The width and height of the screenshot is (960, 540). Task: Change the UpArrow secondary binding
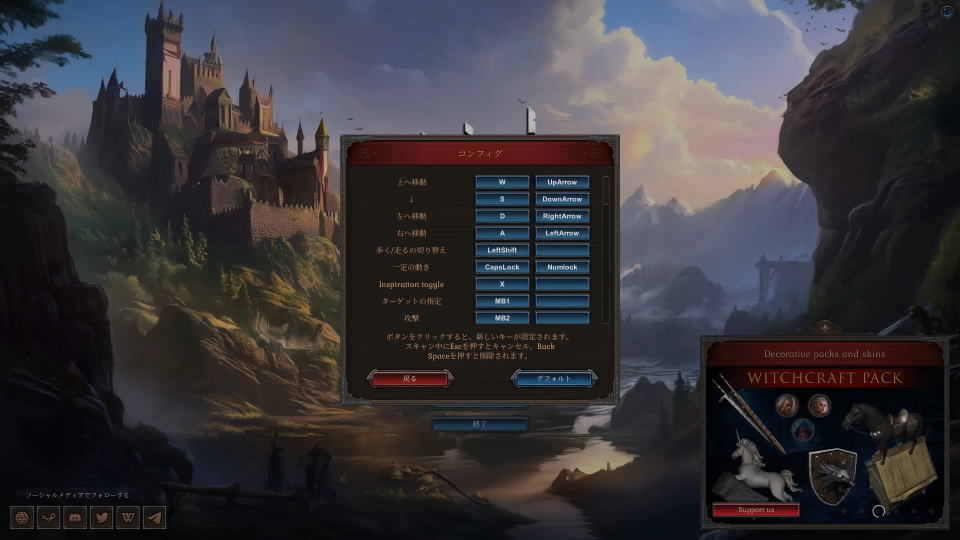click(562, 182)
